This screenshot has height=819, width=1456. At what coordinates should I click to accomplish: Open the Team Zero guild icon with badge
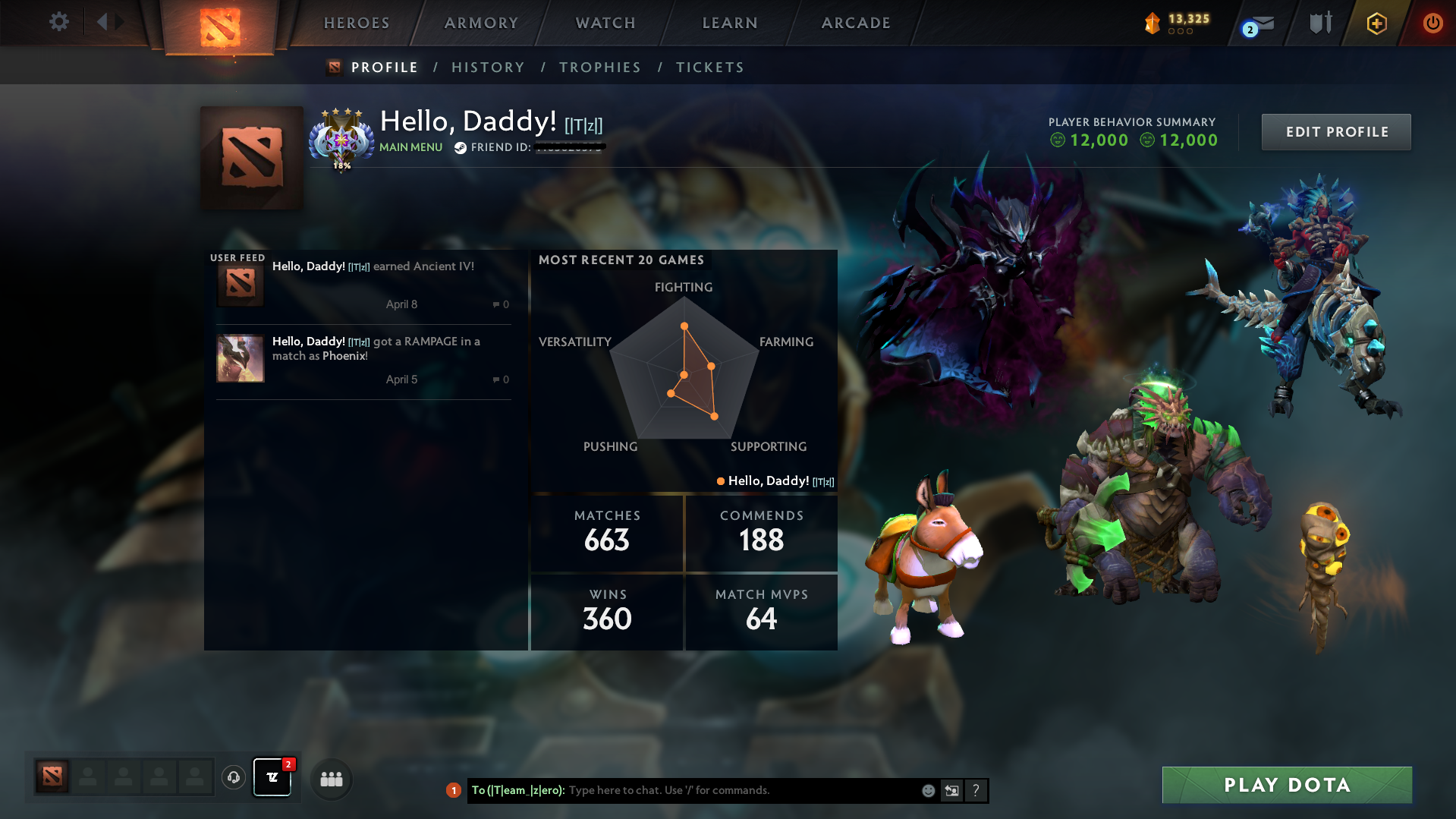(272, 778)
